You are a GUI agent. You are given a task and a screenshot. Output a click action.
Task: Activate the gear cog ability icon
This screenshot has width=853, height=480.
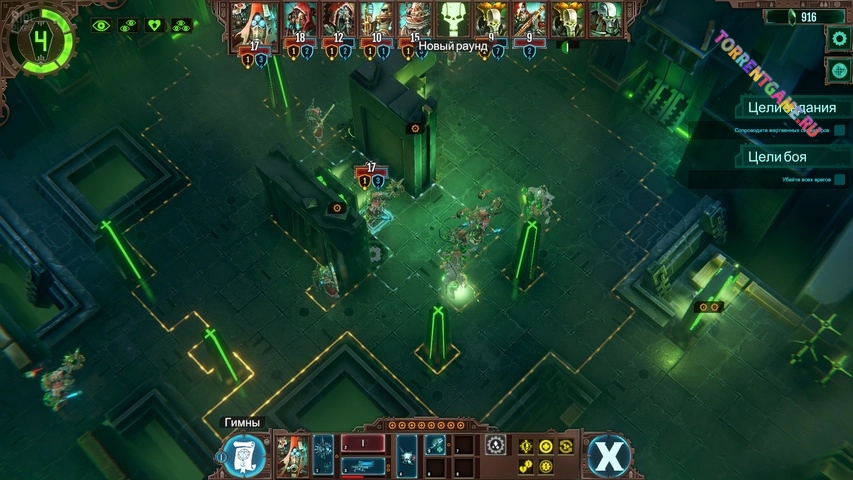pos(495,446)
